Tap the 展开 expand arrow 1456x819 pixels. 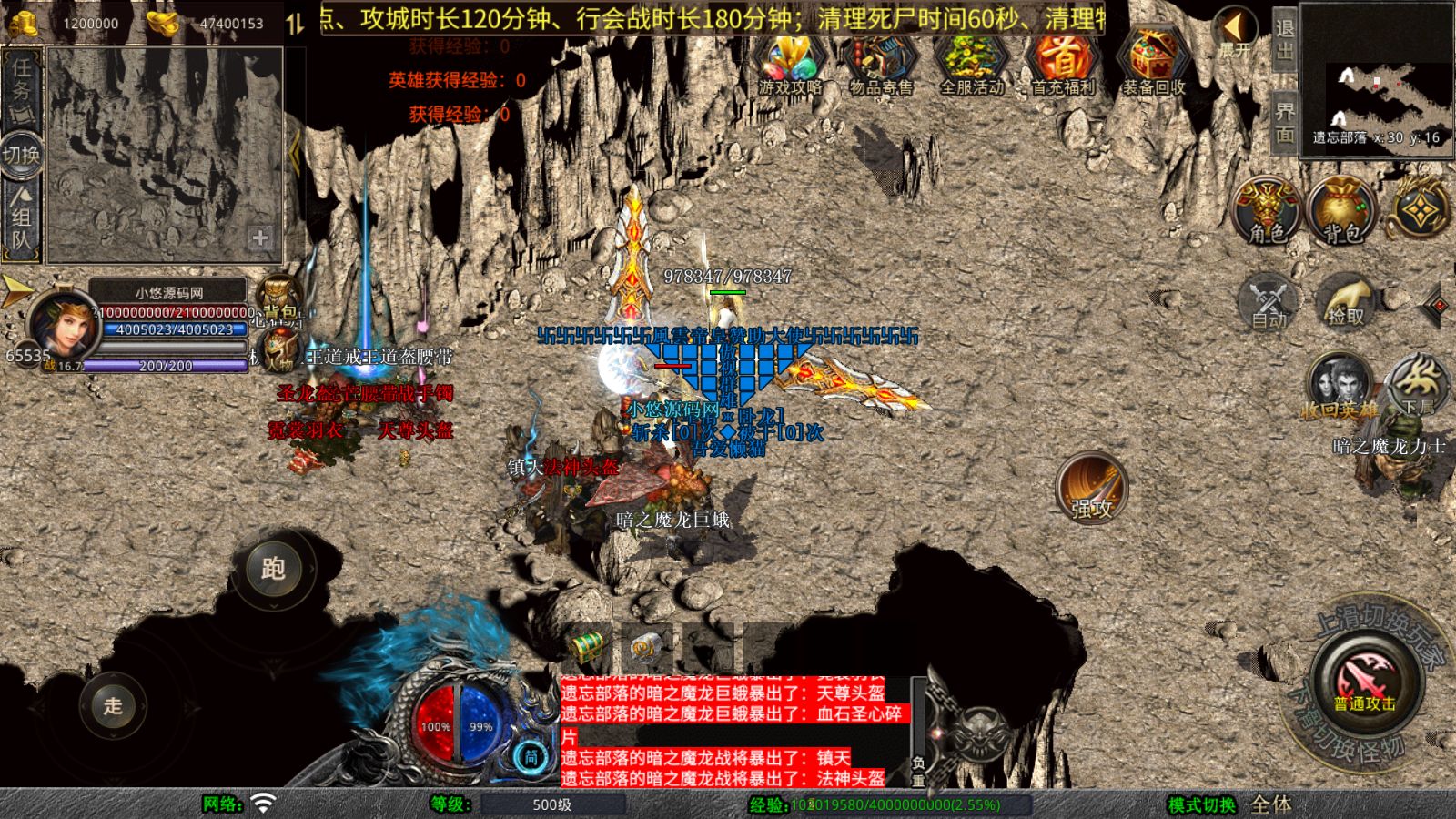pyautogui.click(x=1235, y=33)
